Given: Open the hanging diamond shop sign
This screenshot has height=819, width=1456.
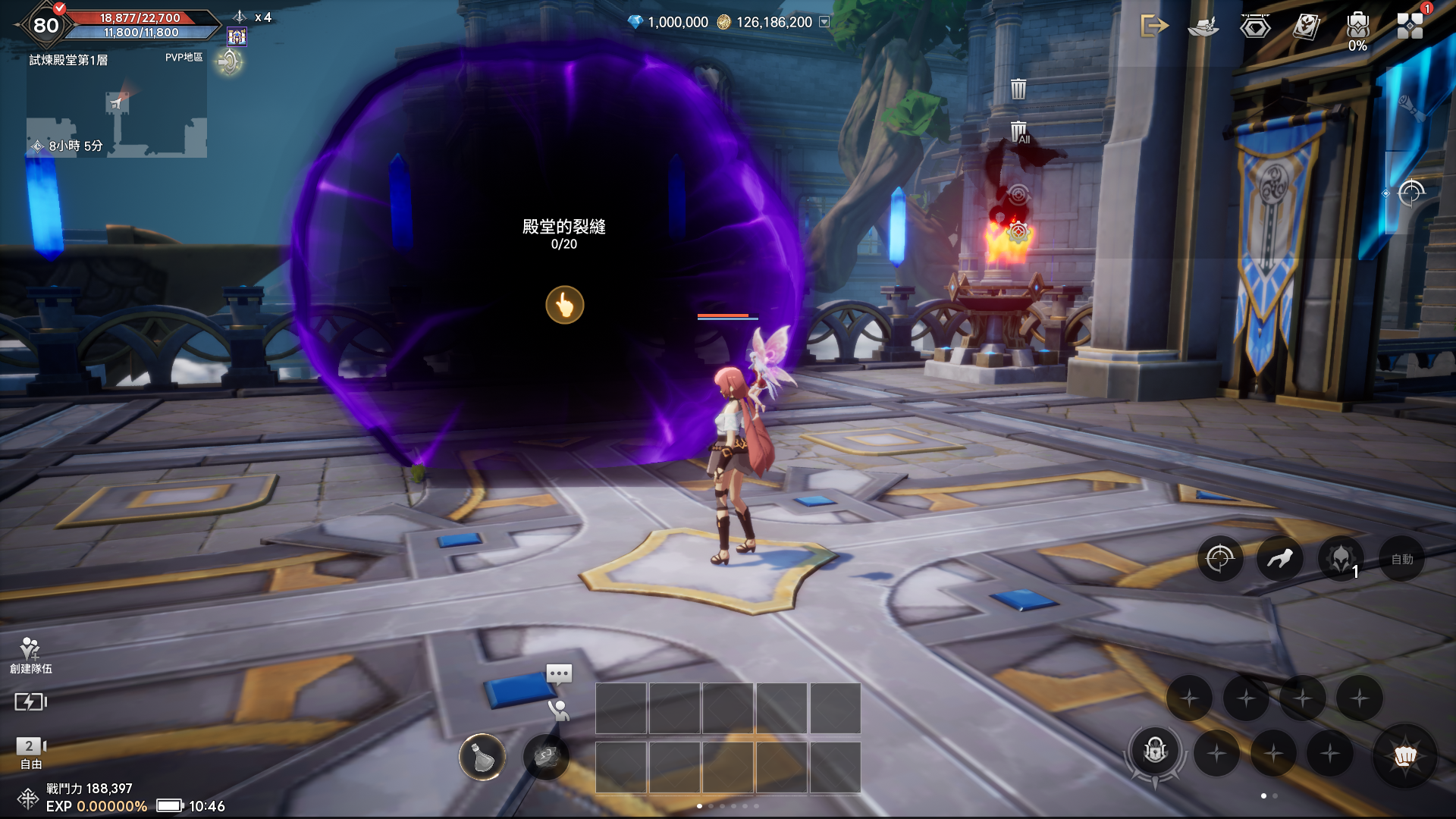Looking at the screenshot, I should point(1255,27).
